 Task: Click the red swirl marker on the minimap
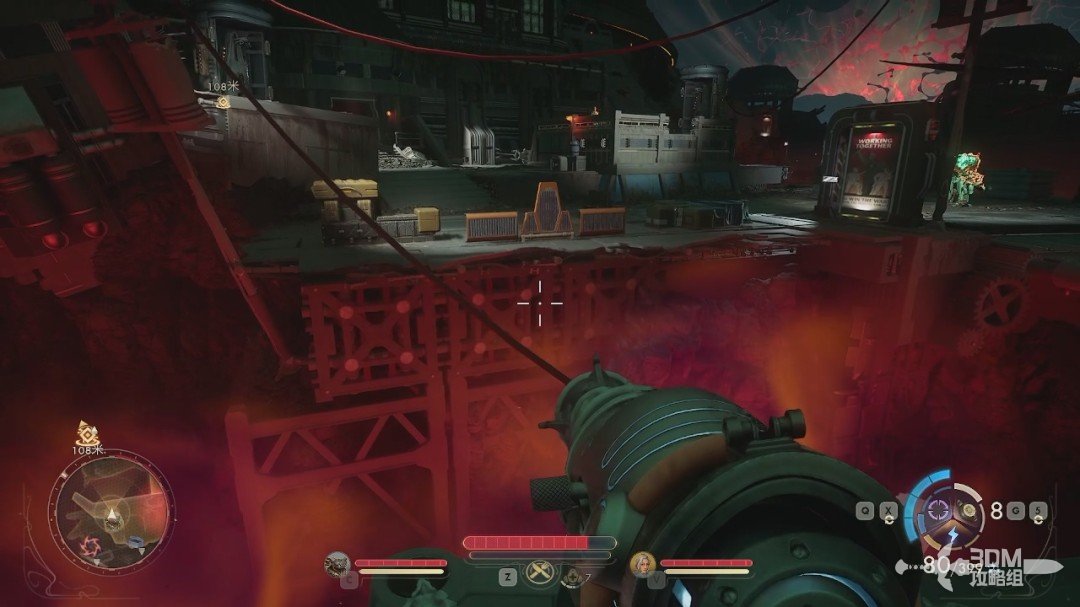pos(87,546)
